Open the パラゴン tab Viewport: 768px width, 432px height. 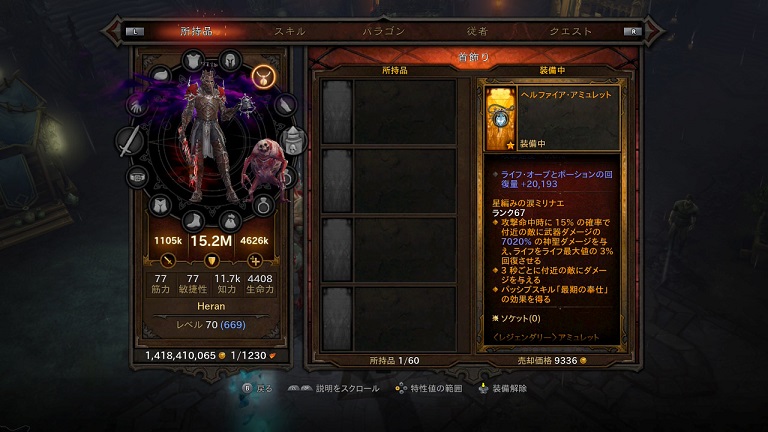(x=383, y=31)
